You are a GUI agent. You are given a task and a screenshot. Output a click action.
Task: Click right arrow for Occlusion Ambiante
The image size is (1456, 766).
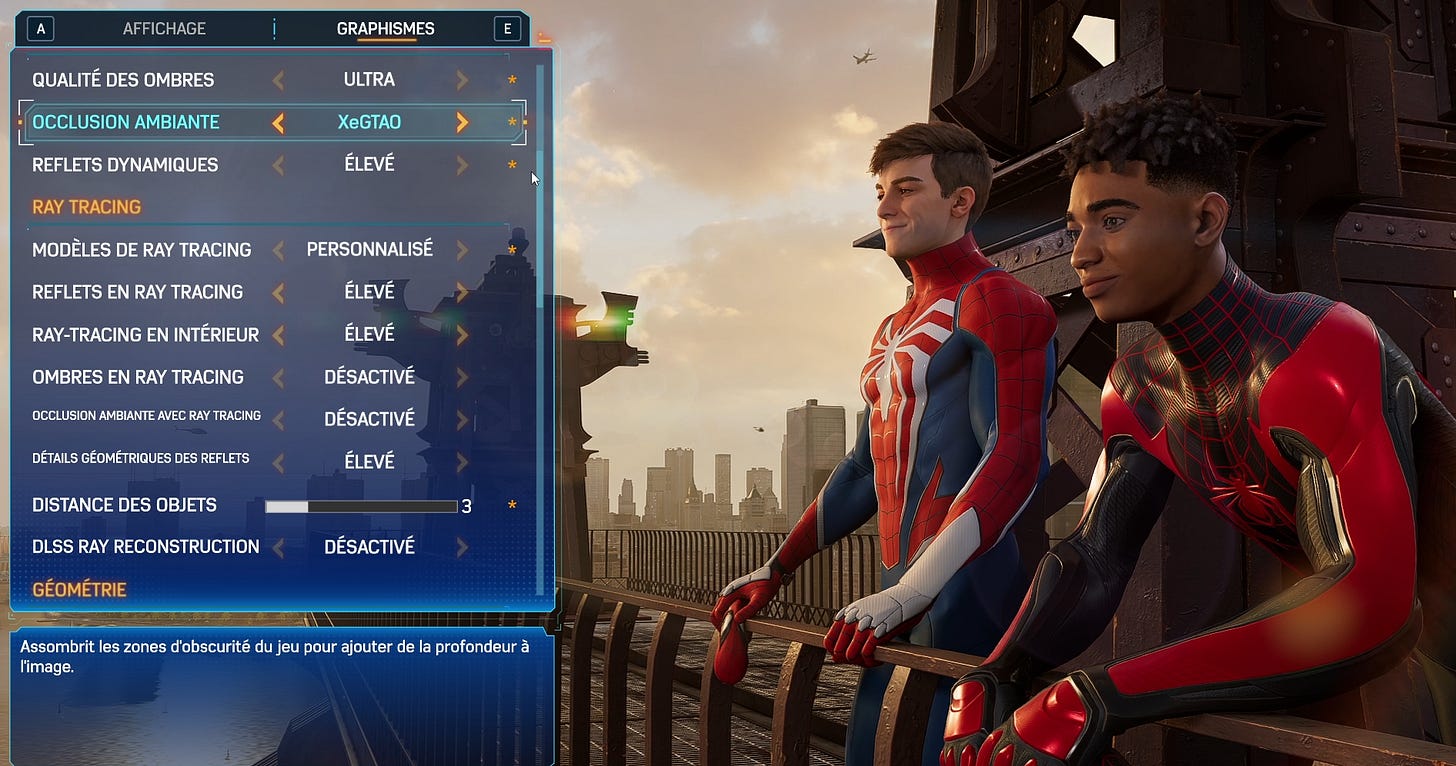(462, 122)
